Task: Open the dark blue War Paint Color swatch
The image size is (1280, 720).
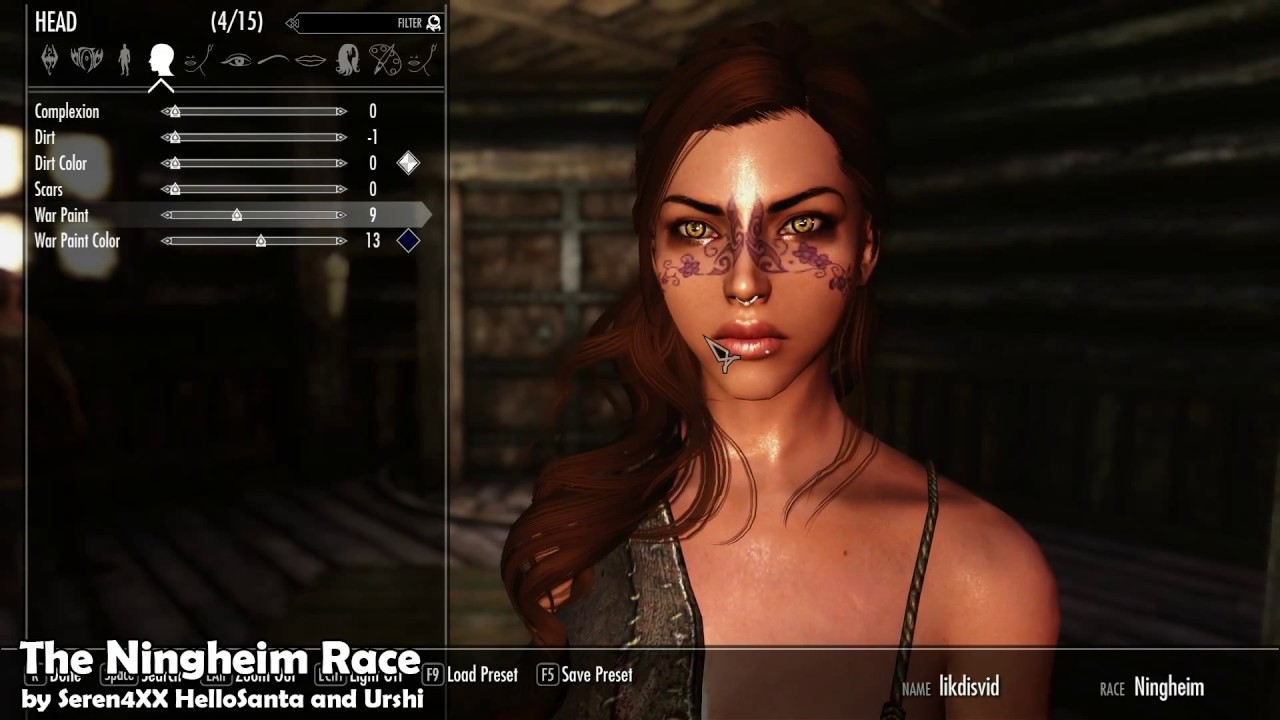Action: tap(408, 241)
